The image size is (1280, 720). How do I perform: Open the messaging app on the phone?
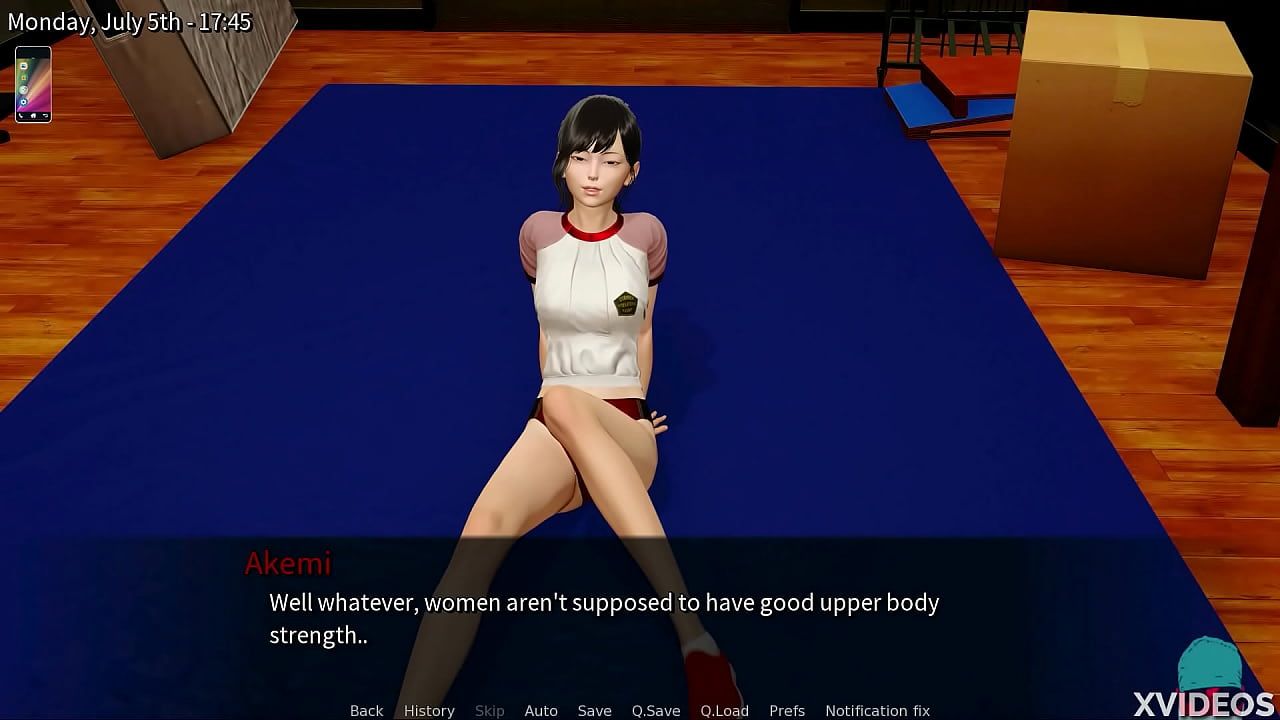24,67
